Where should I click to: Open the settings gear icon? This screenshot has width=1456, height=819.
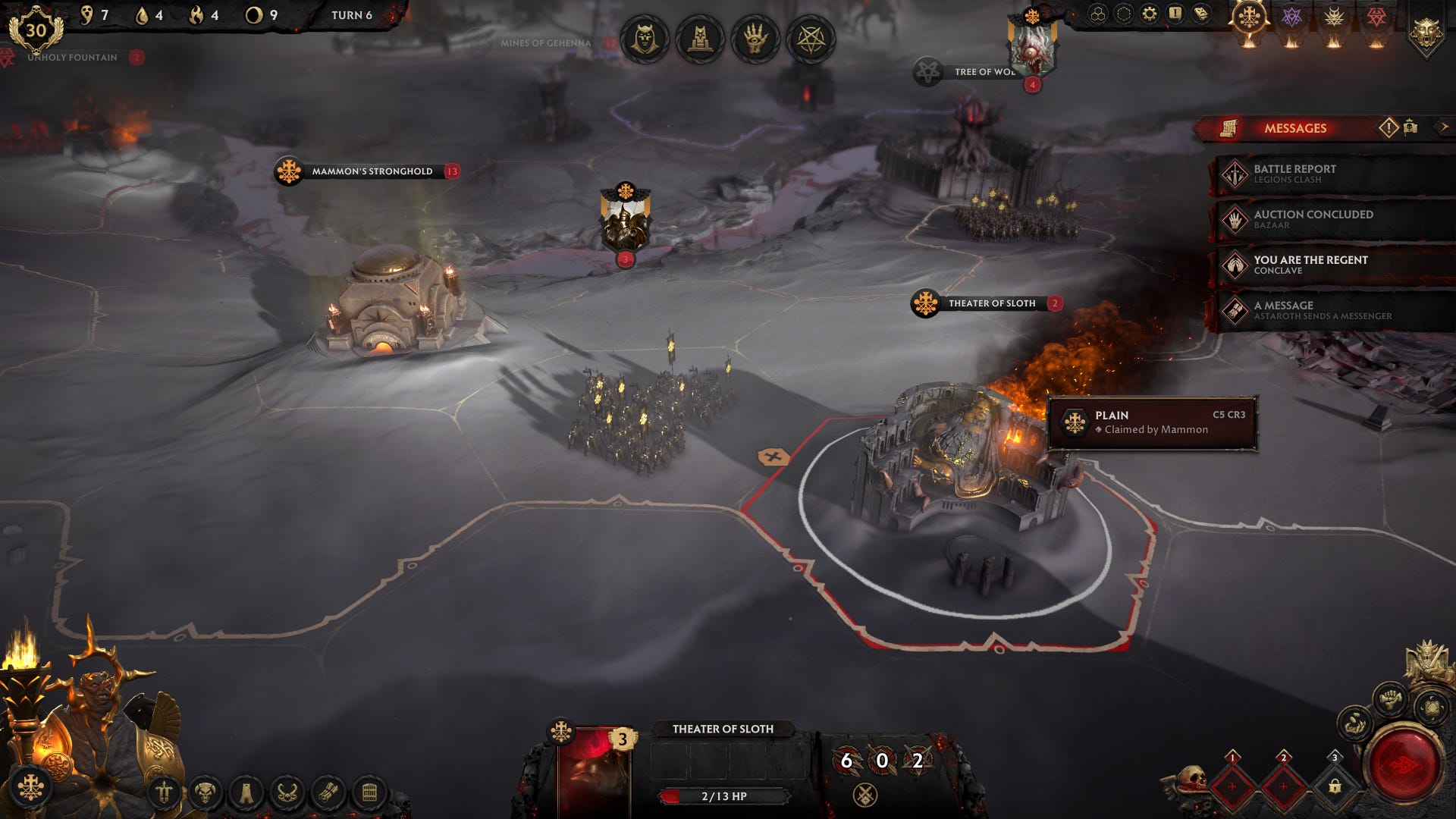point(1149,14)
